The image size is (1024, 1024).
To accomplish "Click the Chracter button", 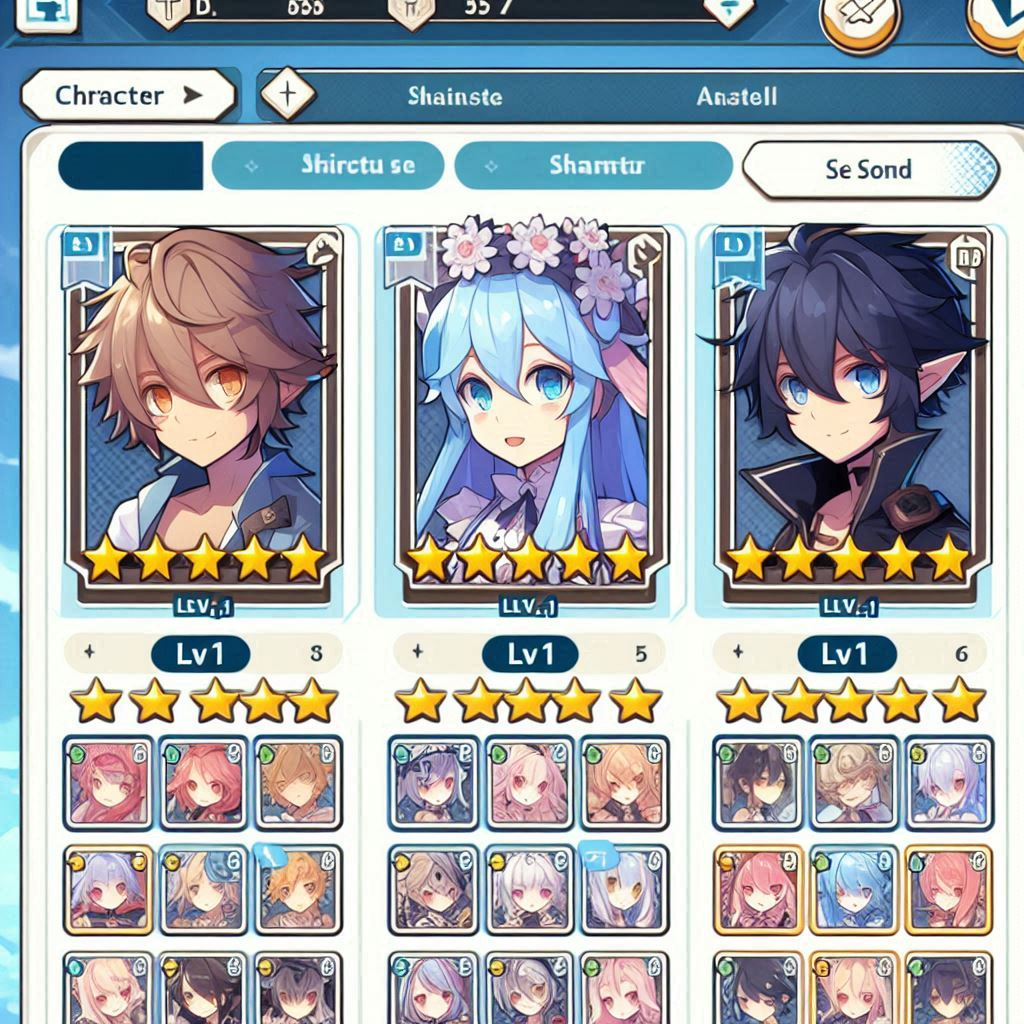I will 127,96.
